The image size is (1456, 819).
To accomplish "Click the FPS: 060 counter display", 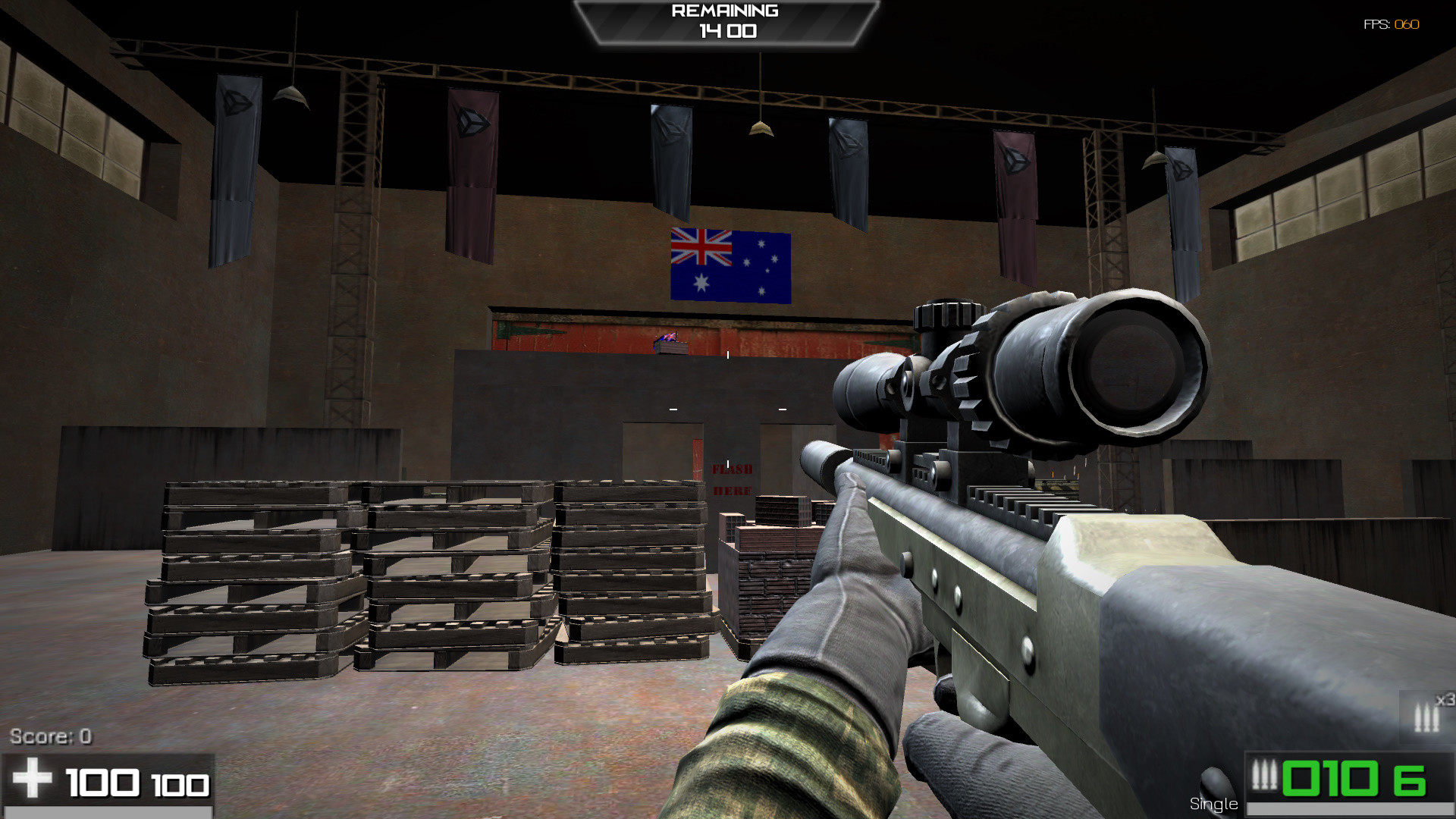I will (x=1392, y=23).
